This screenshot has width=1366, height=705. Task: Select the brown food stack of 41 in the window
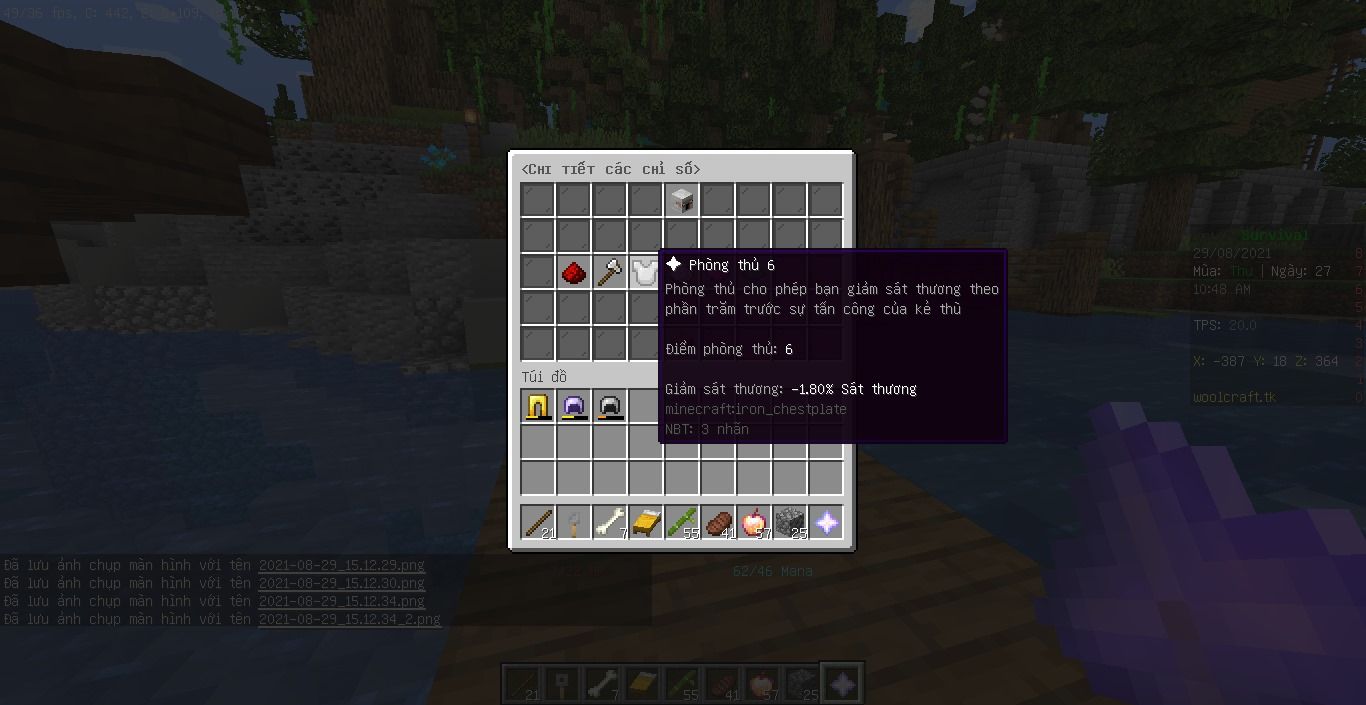718,522
